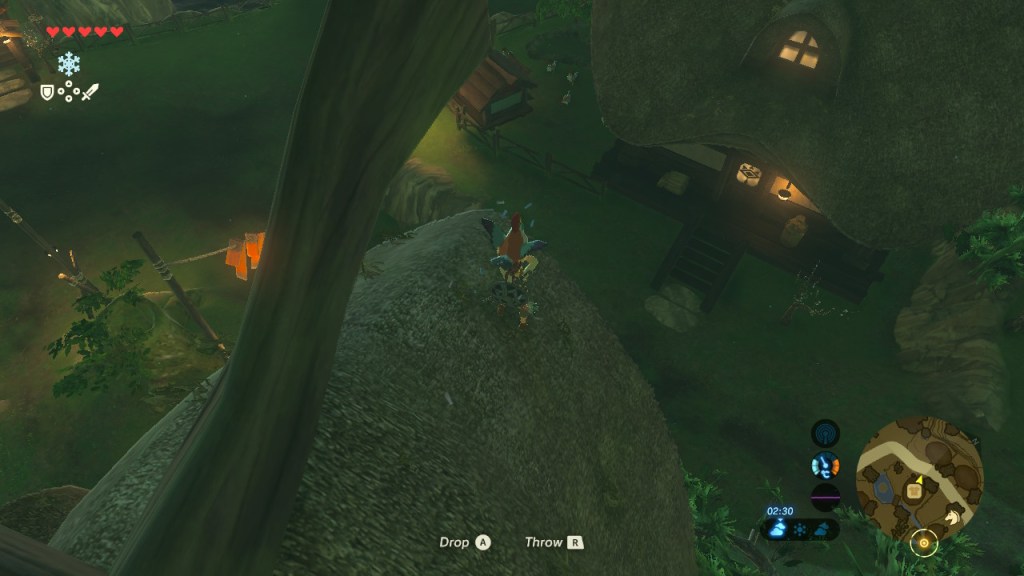The width and height of the screenshot is (1024, 576).
Task: Select the horse head marker on minimap
Action: pos(955,516)
